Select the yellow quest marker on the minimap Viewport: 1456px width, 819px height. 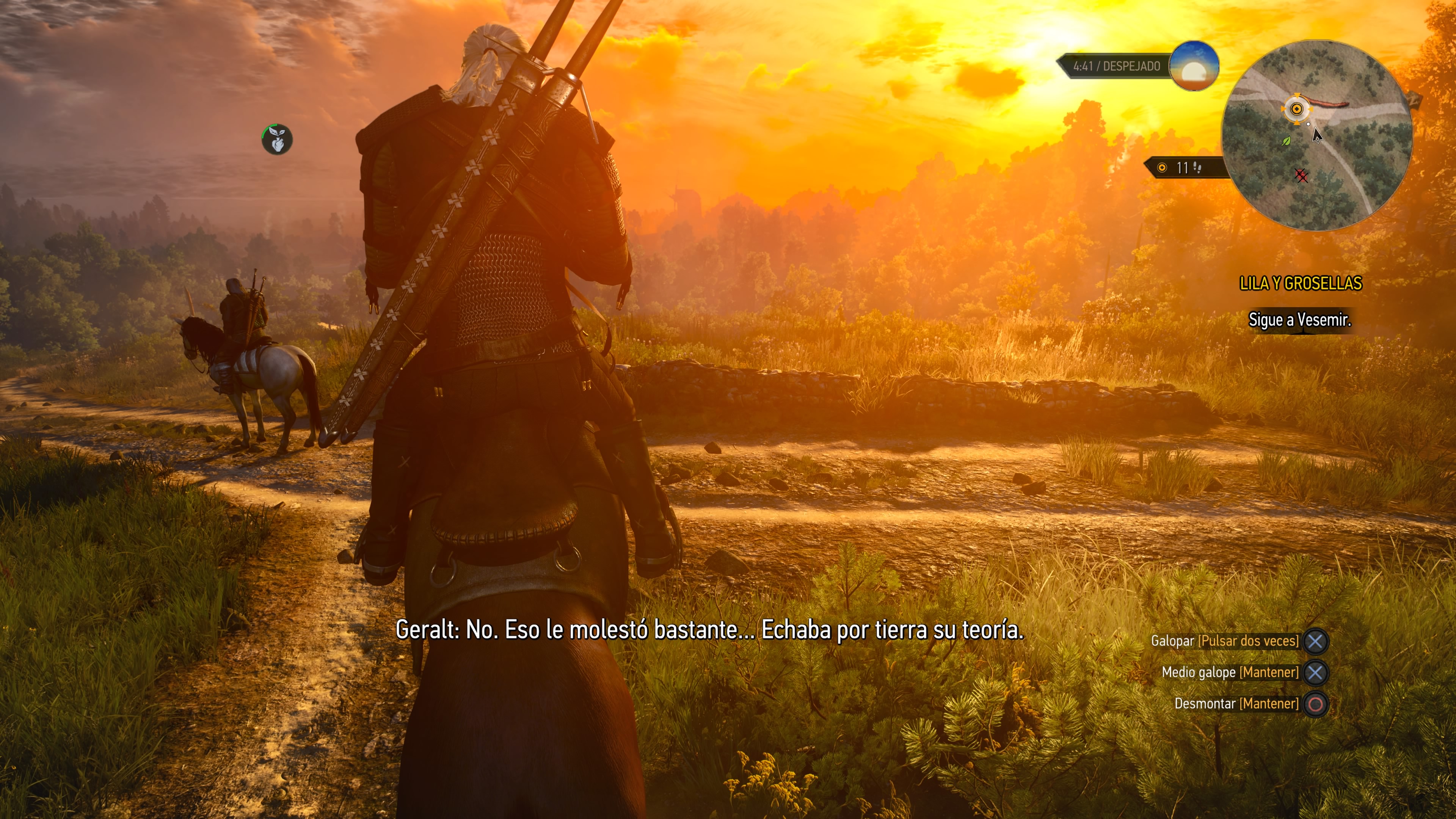click(x=1297, y=108)
